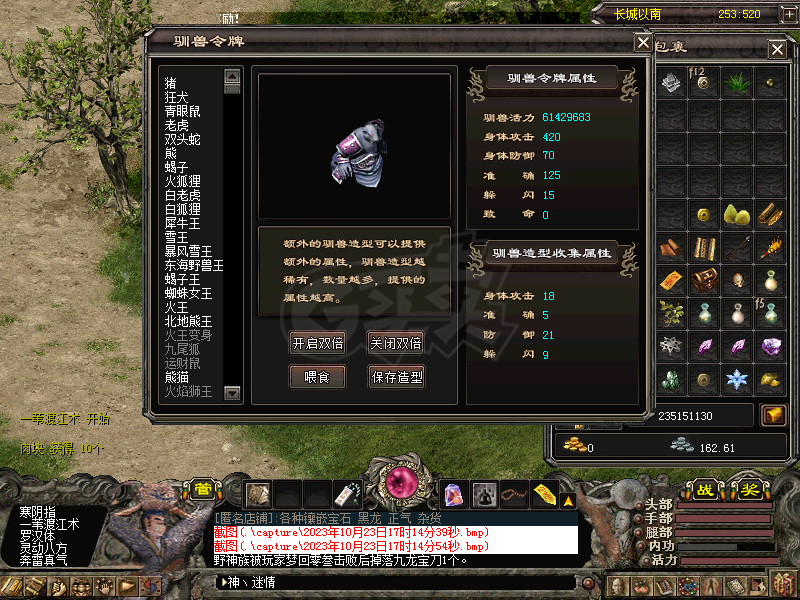The width and height of the screenshot is (800, 600).
Task: Open the 战 button on the bottom bar
Action: coord(706,490)
